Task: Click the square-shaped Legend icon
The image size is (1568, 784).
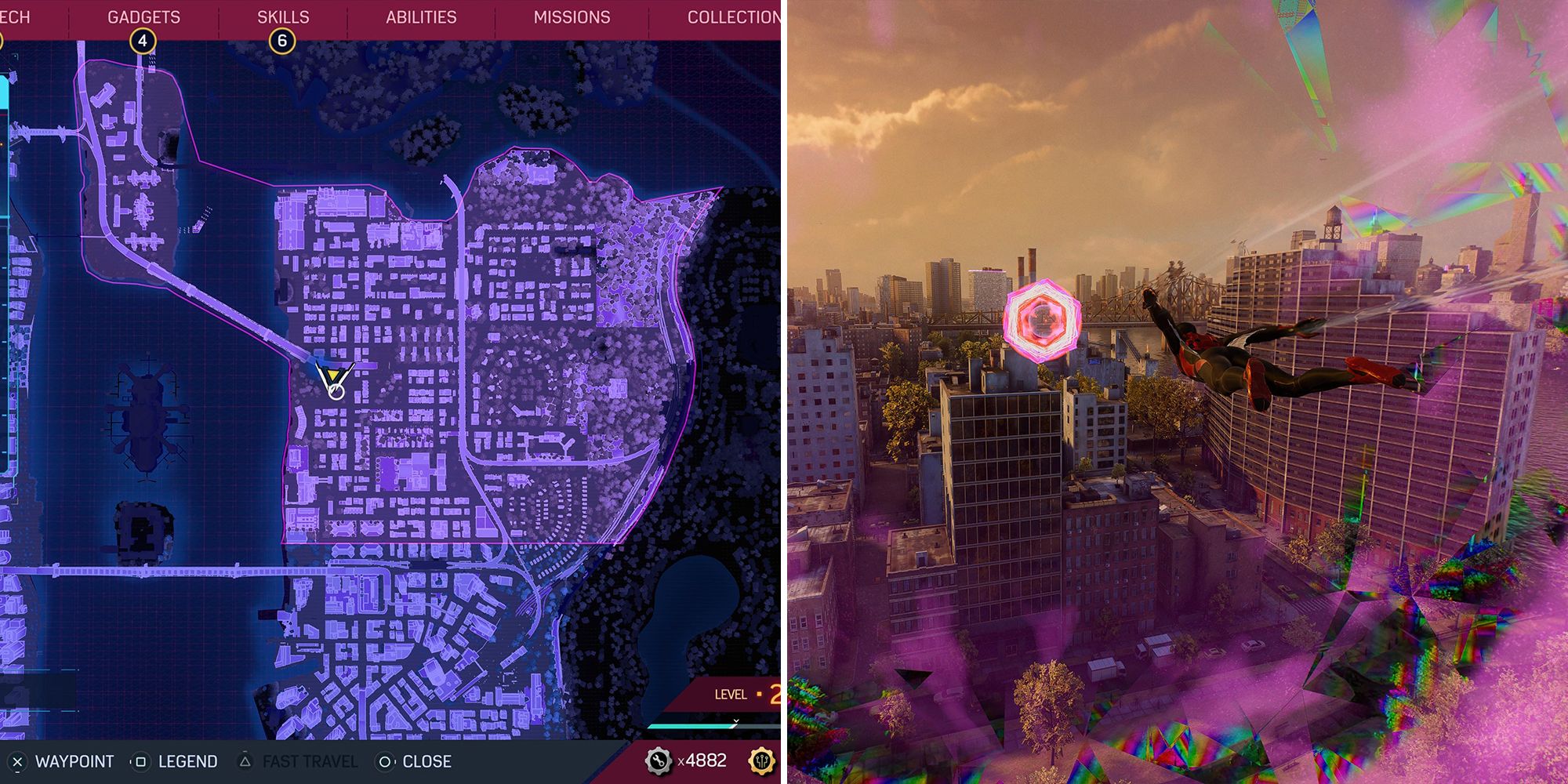Action: pyautogui.click(x=141, y=760)
